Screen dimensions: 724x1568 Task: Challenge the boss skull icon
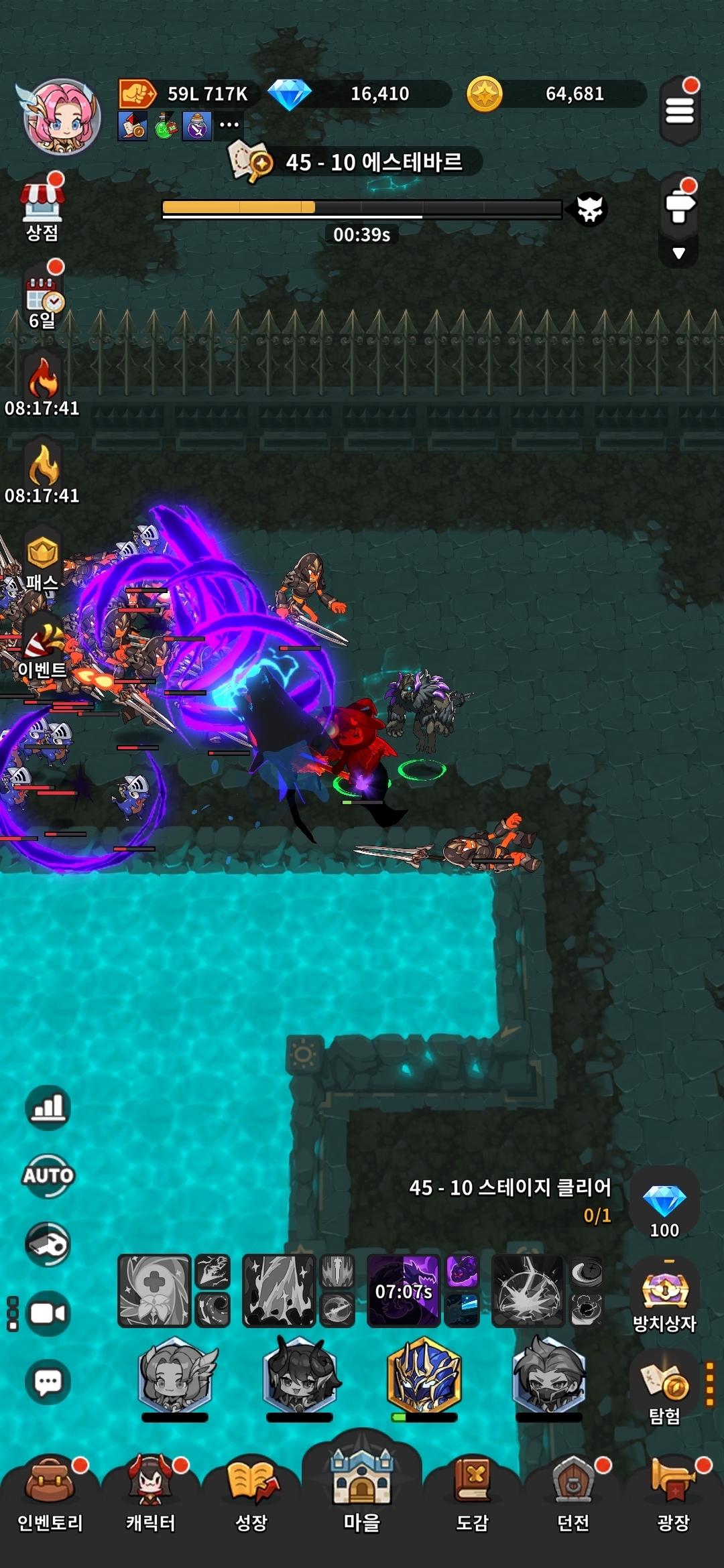click(x=590, y=209)
